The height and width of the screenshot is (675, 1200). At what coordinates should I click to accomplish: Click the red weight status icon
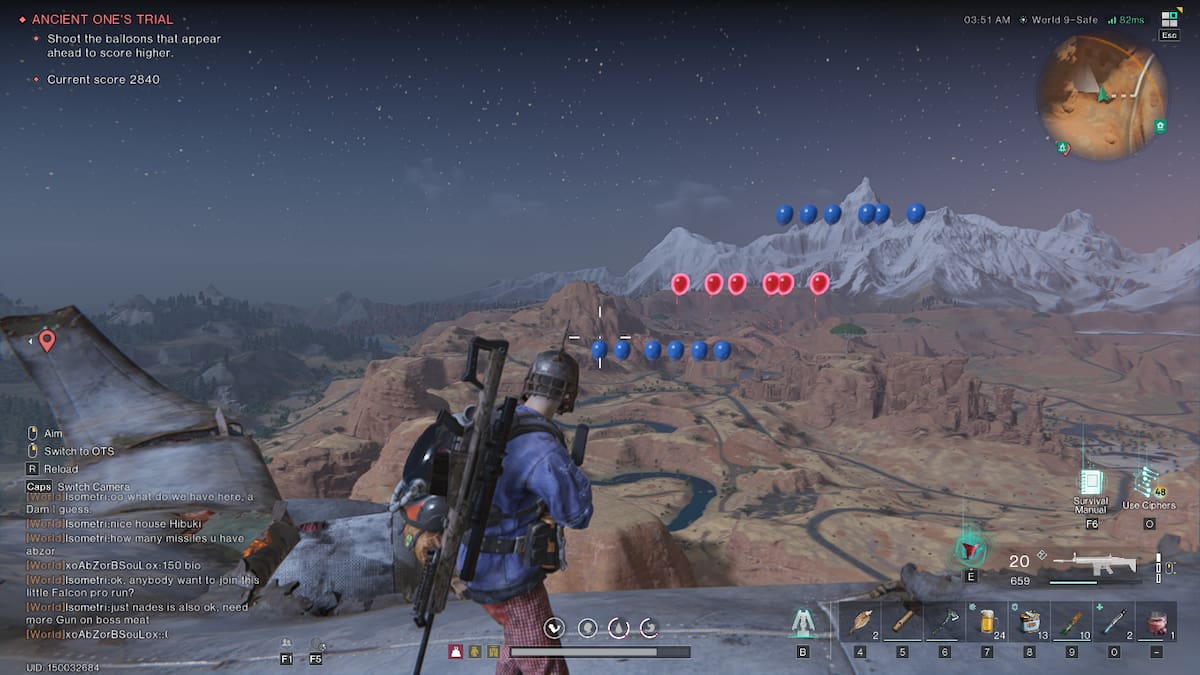pyautogui.click(x=455, y=651)
